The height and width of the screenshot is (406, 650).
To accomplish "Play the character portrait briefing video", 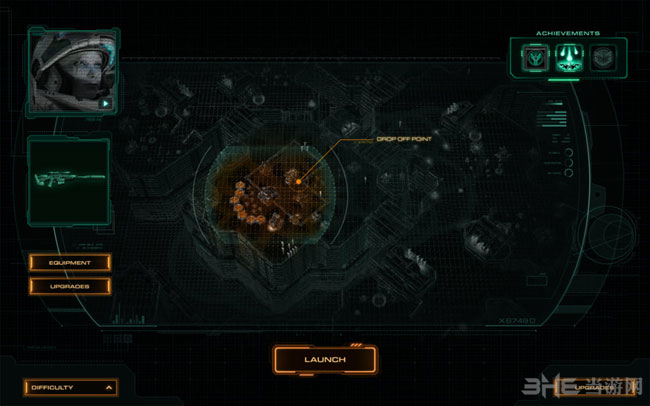I will (x=103, y=102).
